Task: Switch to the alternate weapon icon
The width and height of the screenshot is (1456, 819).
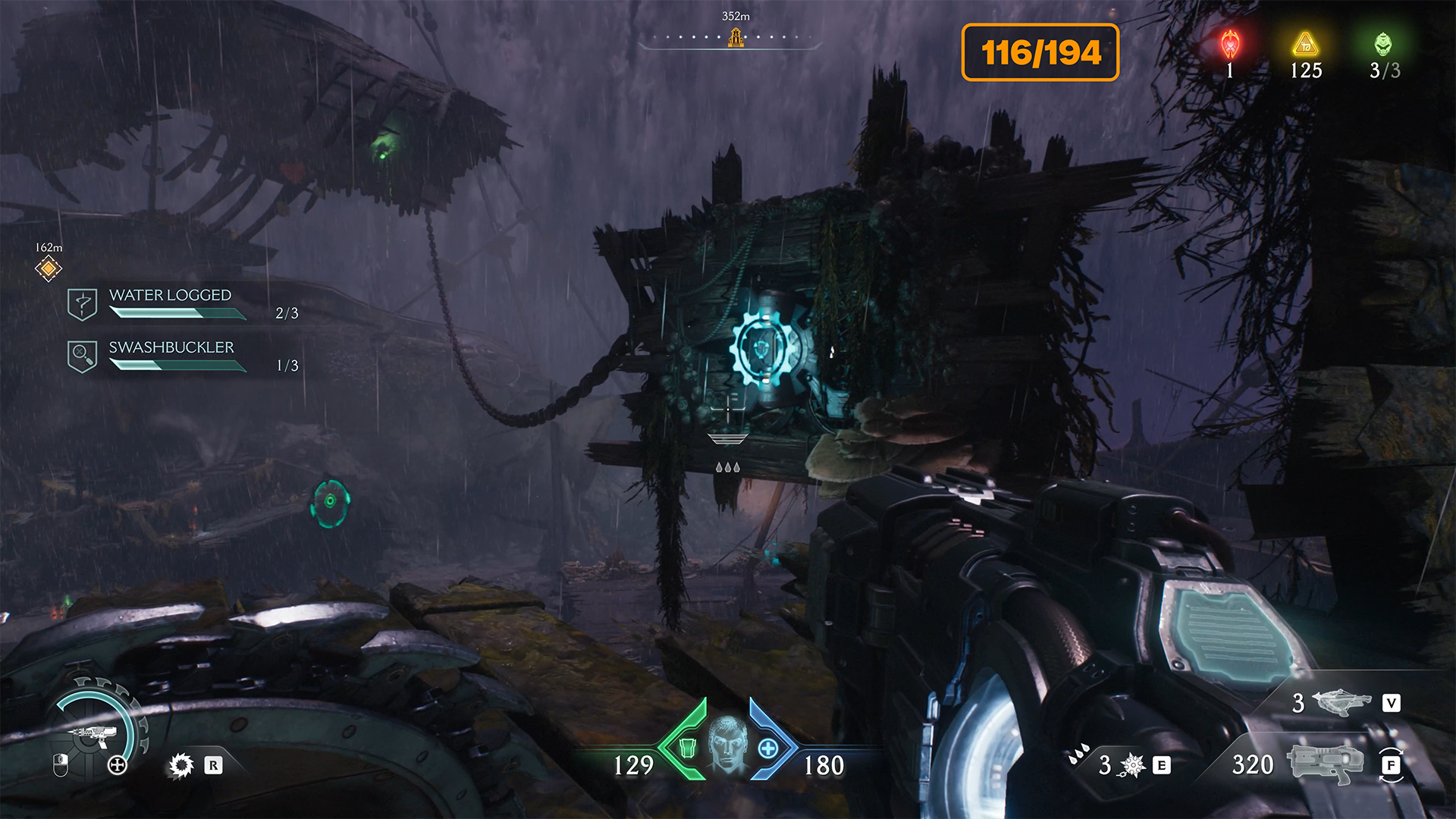Action: click(1341, 702)
